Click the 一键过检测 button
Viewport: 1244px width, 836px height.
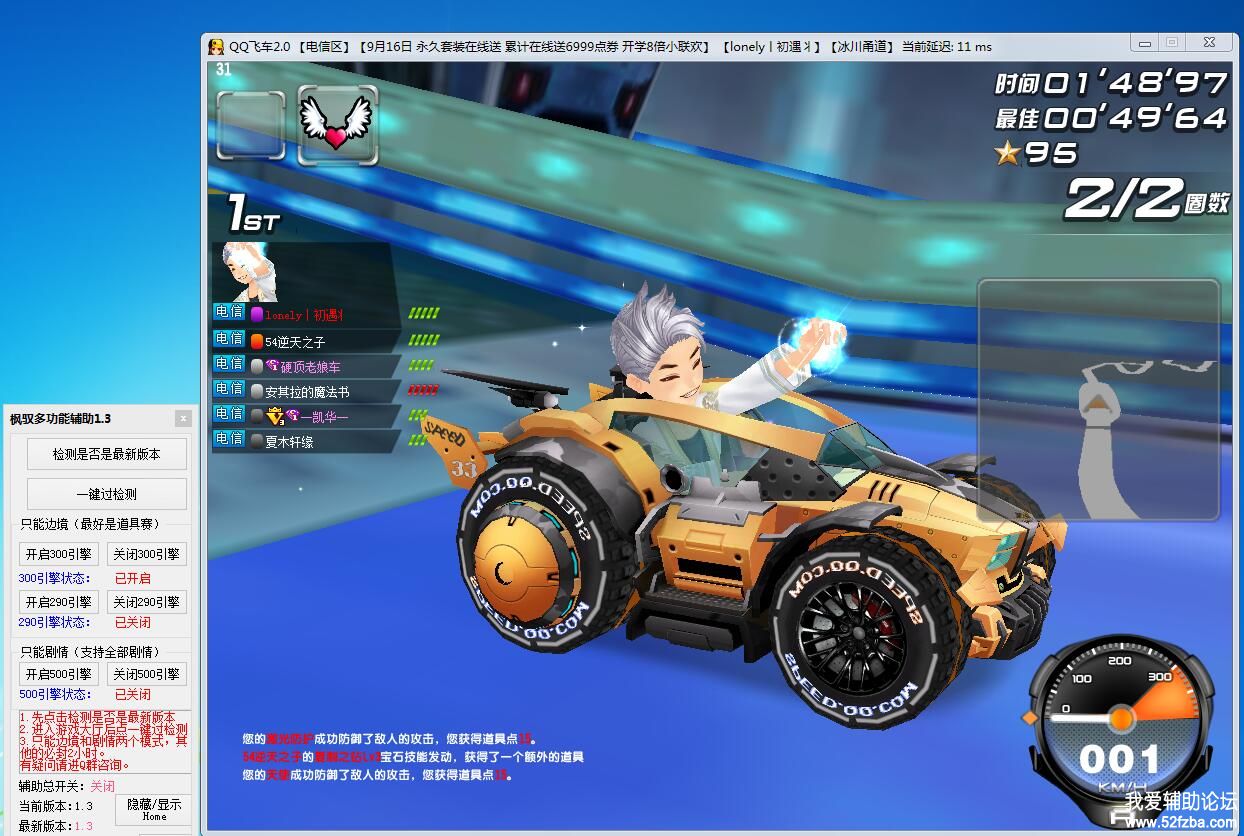[106, 494]
